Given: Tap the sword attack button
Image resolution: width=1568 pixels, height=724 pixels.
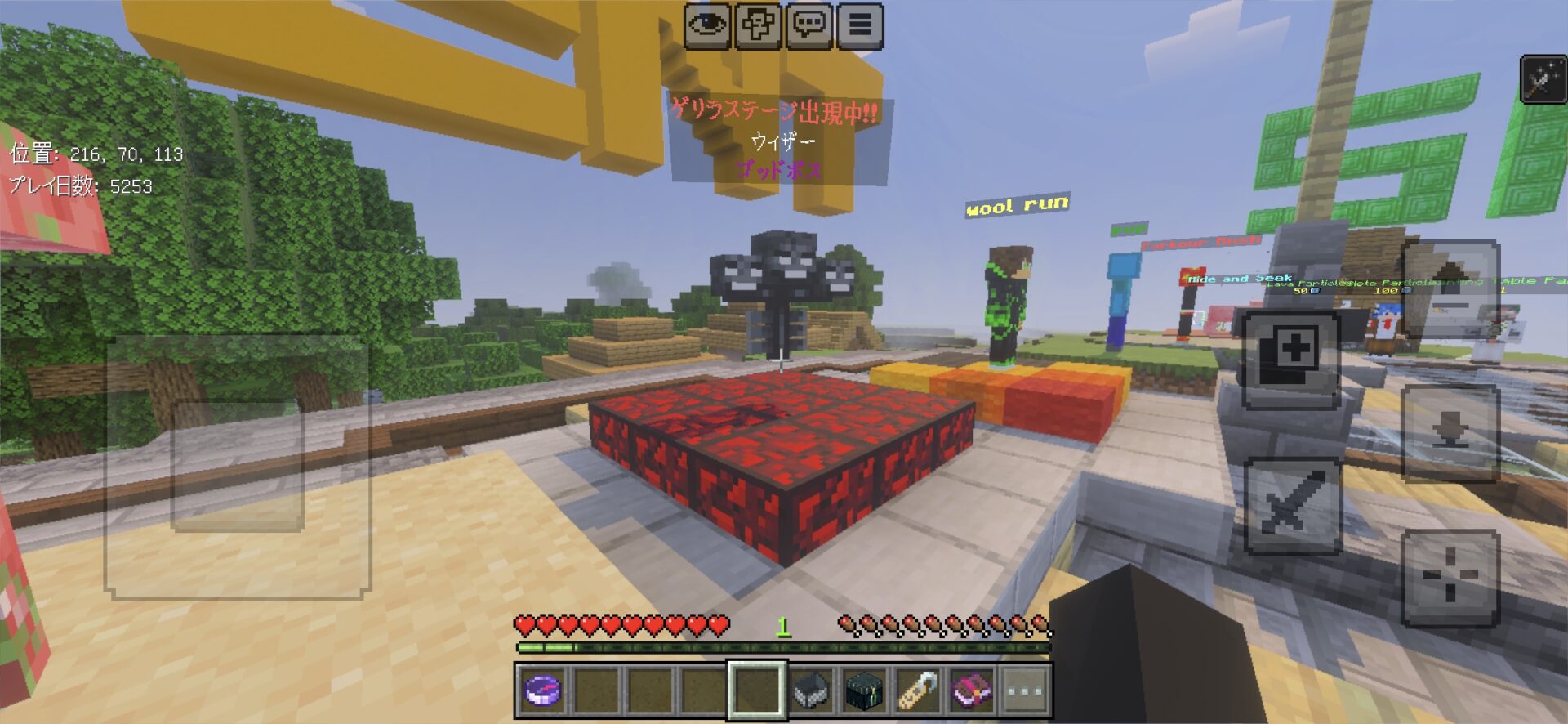Looking at the screenshot, I should (1291, 505).
